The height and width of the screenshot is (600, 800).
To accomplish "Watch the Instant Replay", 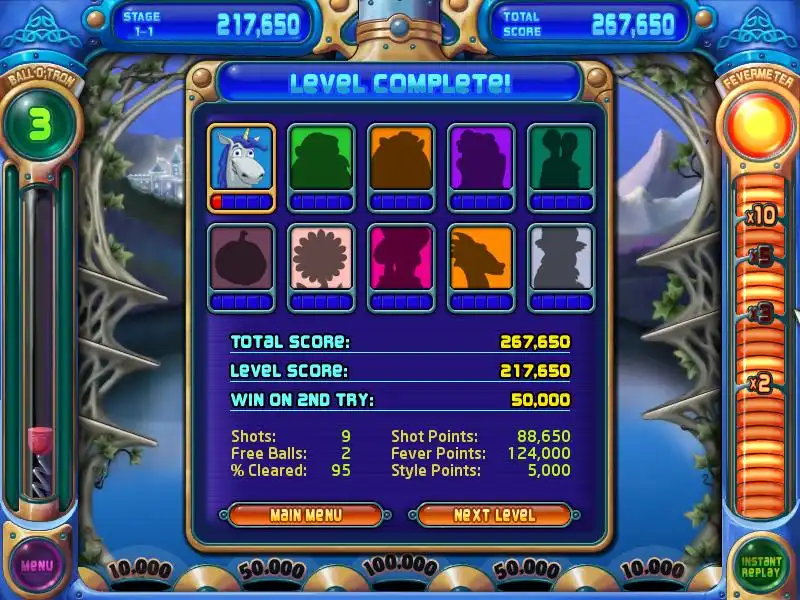I will pyautogui.click(x=761, y=566).
